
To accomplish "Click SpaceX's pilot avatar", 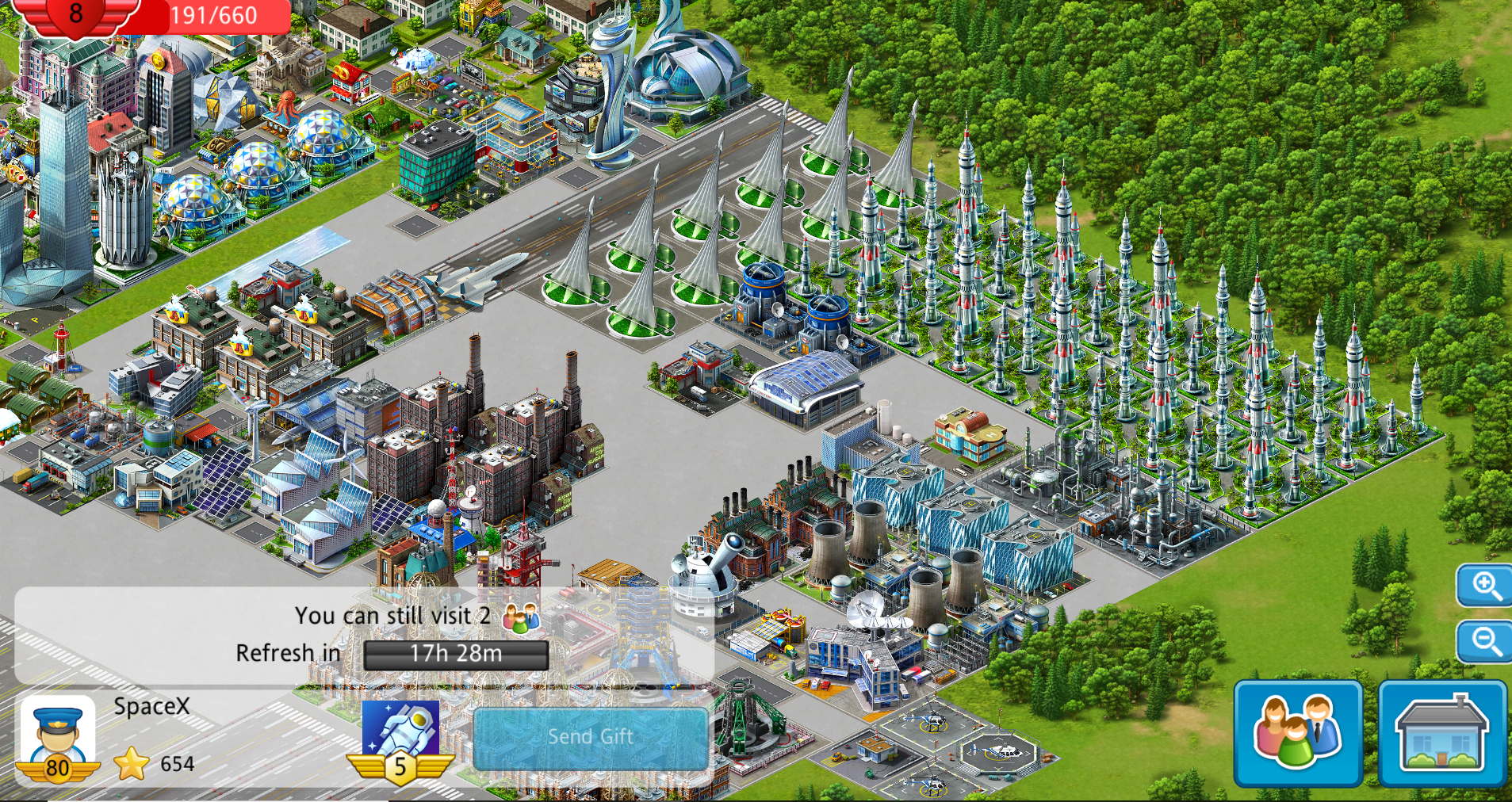I will [x=57, y=737].
